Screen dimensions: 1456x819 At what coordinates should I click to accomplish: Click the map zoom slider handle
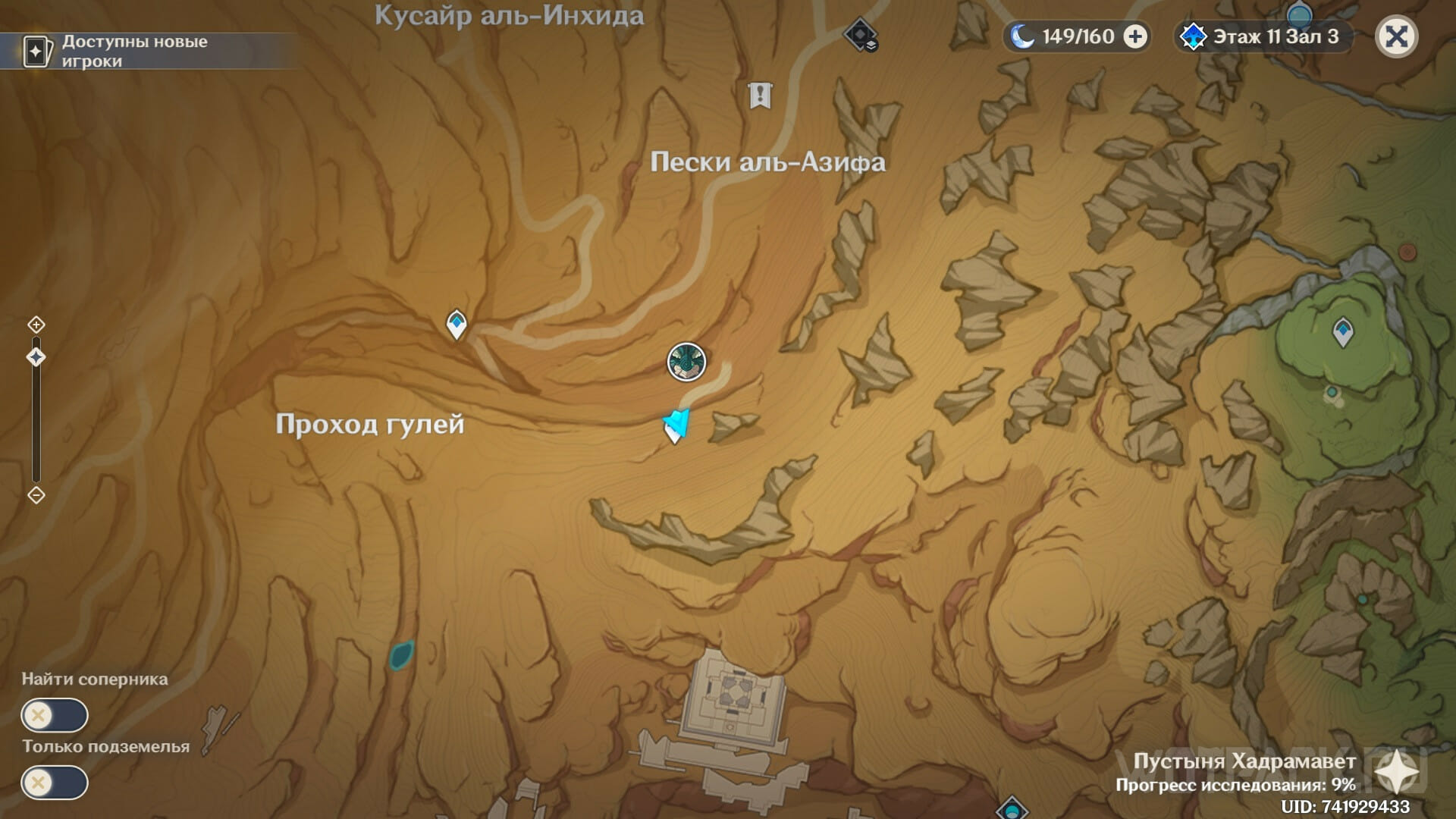(x=36, y=357)
